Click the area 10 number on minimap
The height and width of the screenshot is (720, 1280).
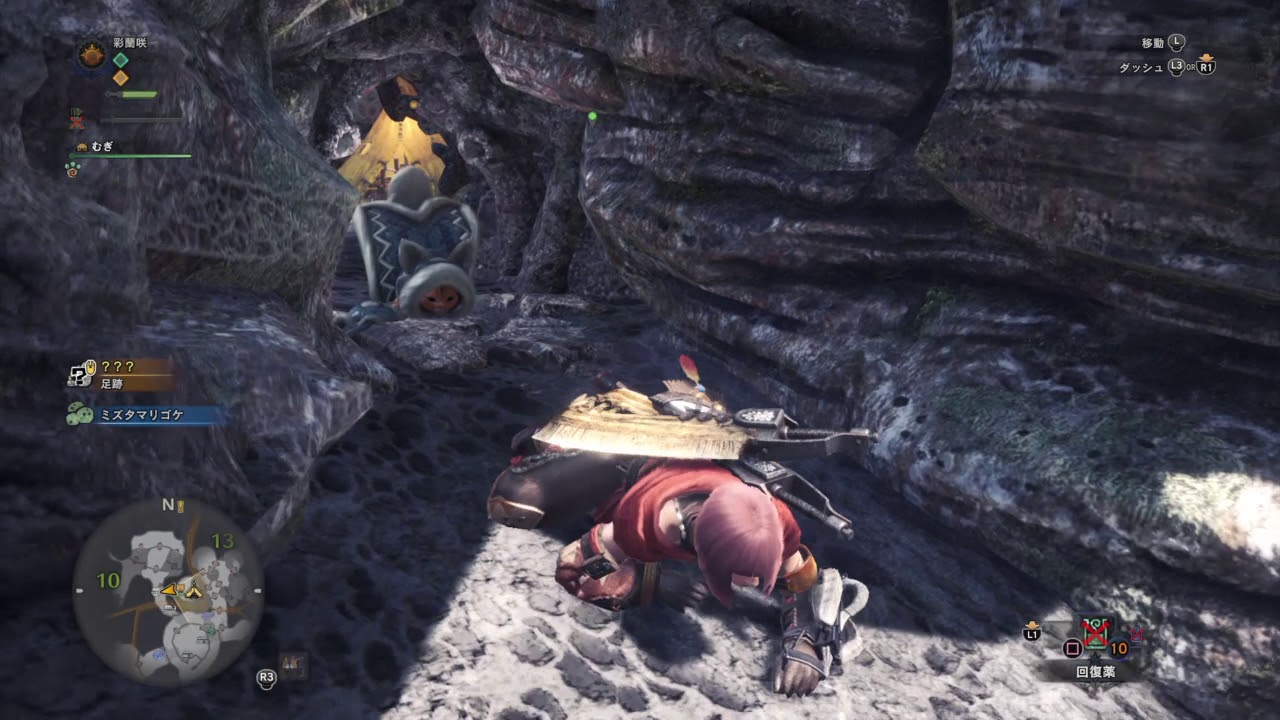pos(108,580)
